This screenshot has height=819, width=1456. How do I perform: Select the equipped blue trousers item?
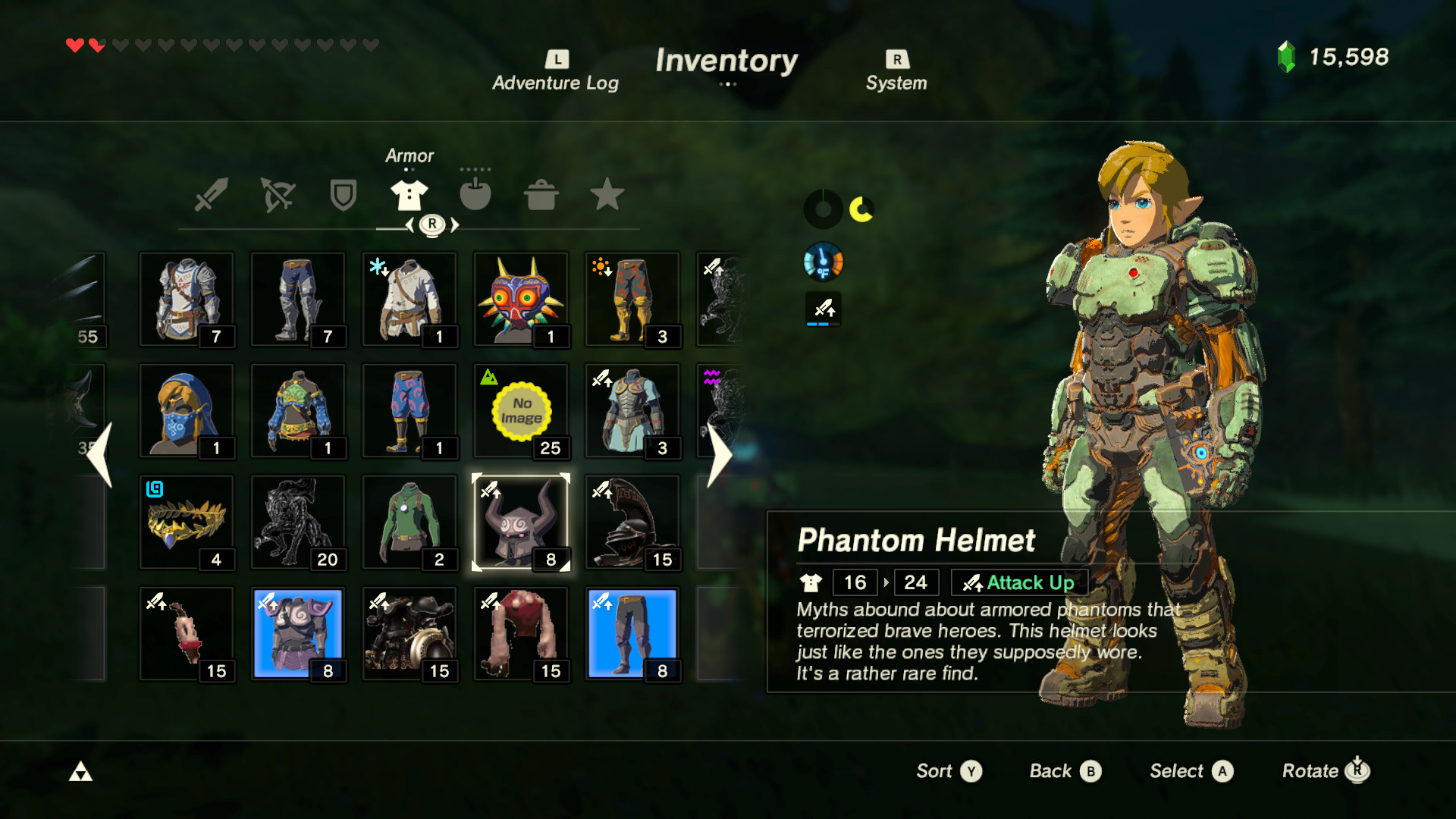click(x=632, y=633)
